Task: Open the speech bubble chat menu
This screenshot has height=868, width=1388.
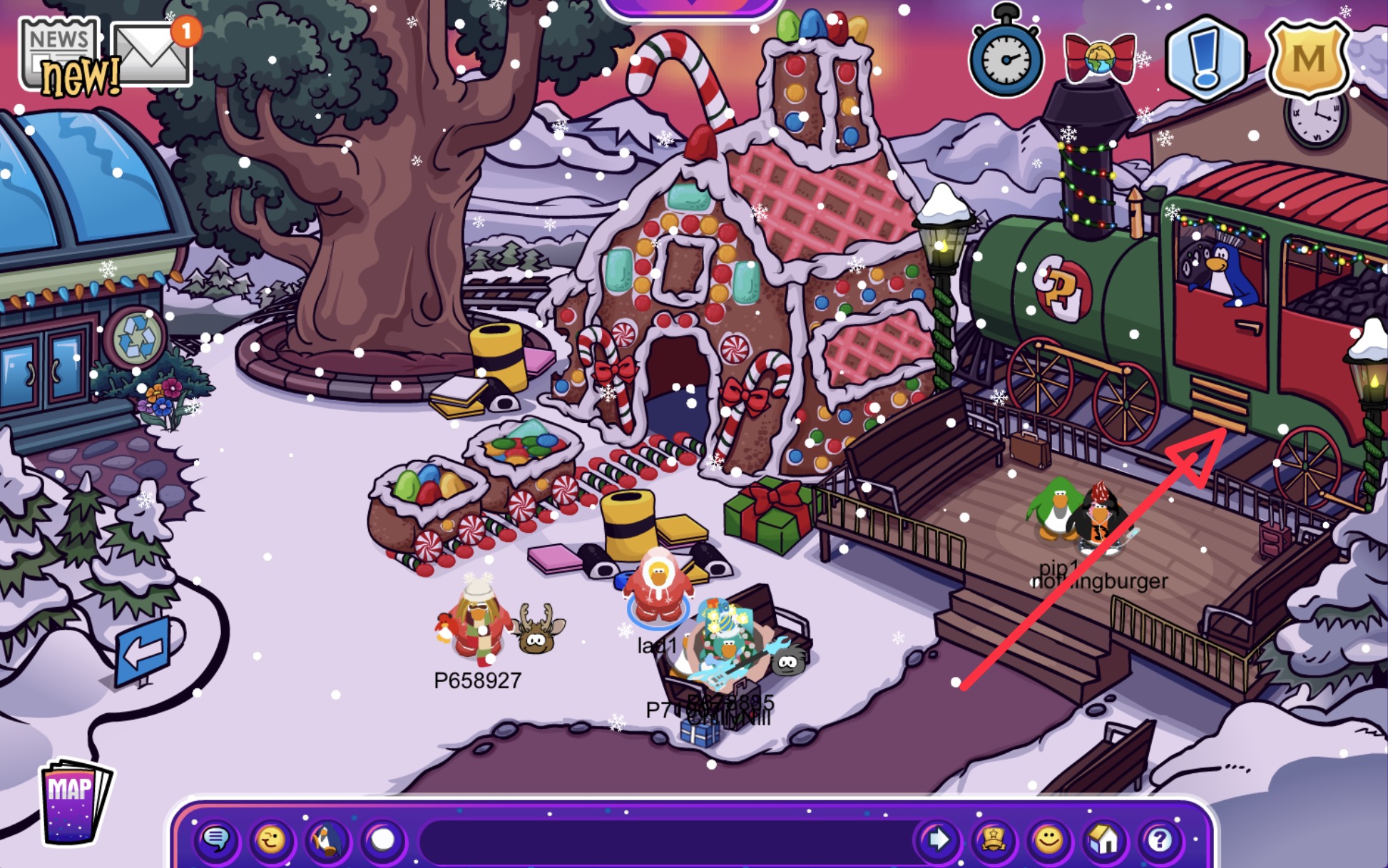Action: click(216, 840)
